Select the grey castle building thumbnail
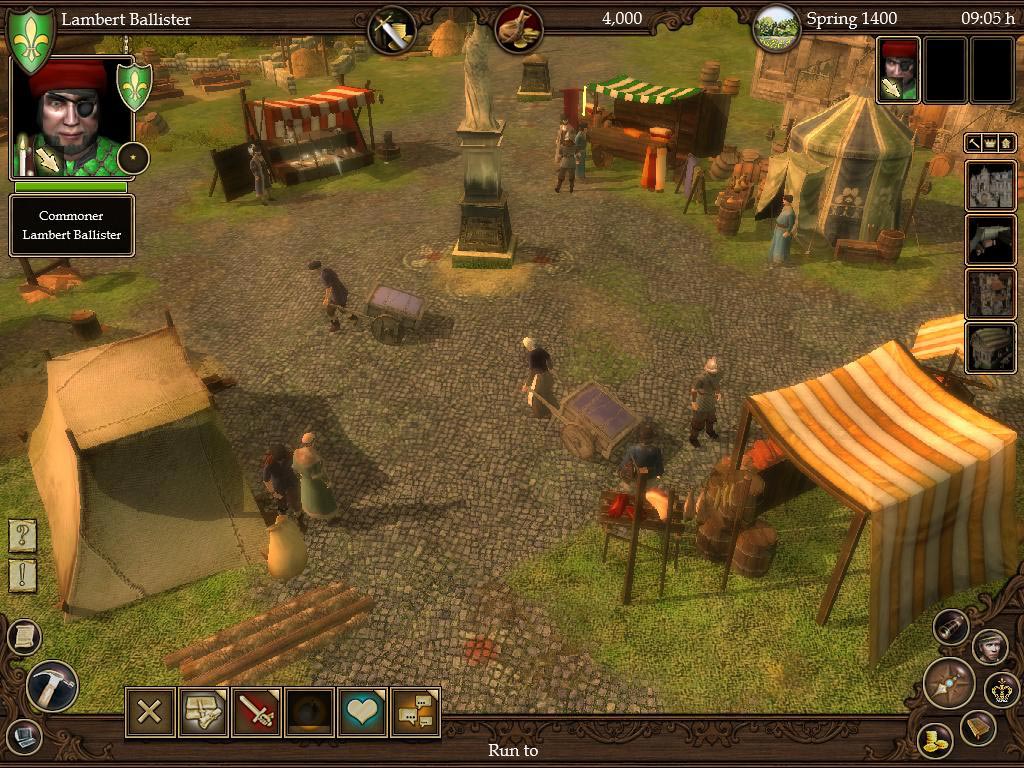Viewport: 1024px width, 768px height. click(x=990, y=186)
